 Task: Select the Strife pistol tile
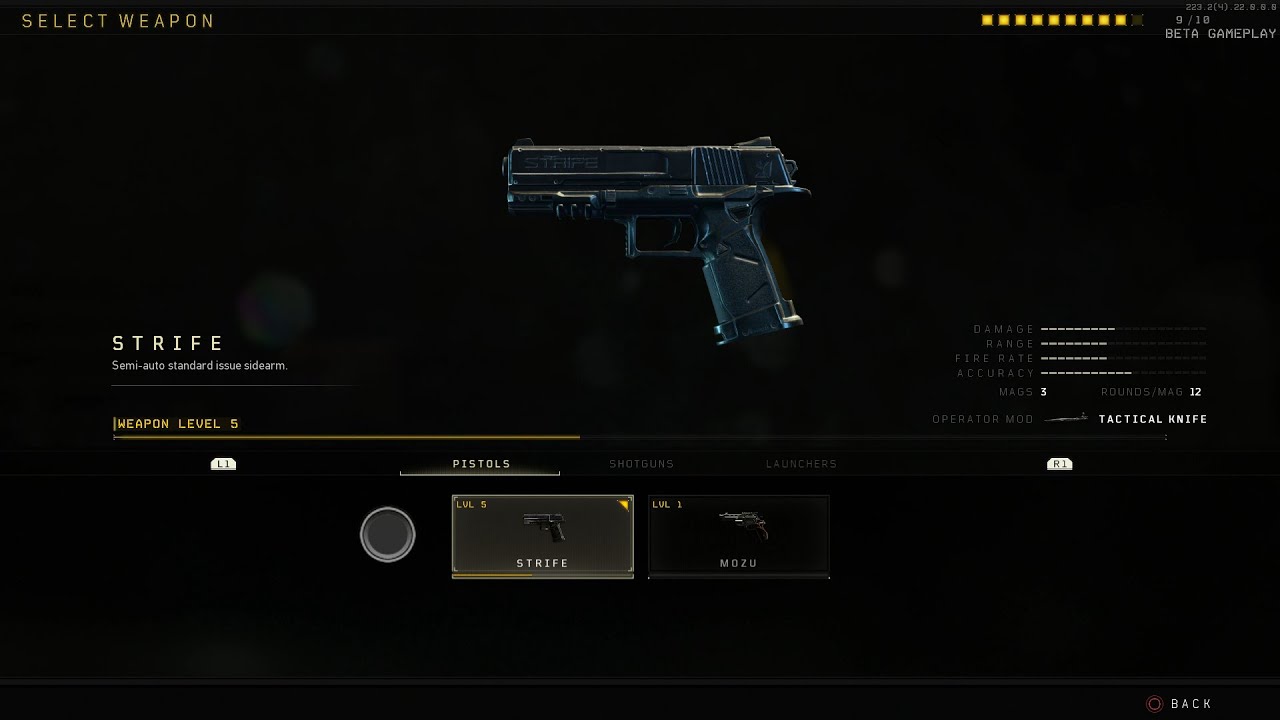tap(542, 536)
